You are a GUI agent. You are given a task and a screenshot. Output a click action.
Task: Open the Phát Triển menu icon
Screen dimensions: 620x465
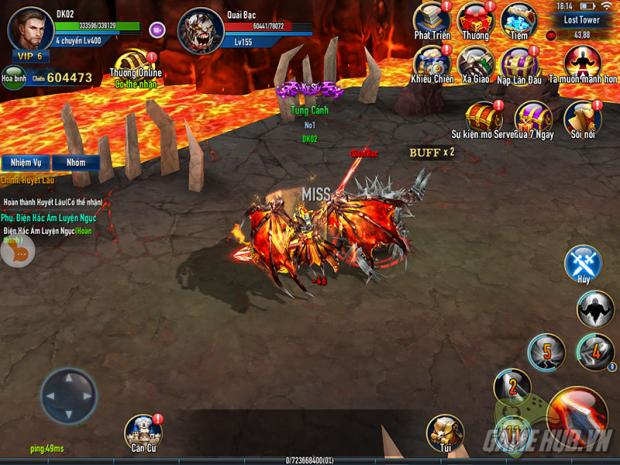[x=430, y=19]
